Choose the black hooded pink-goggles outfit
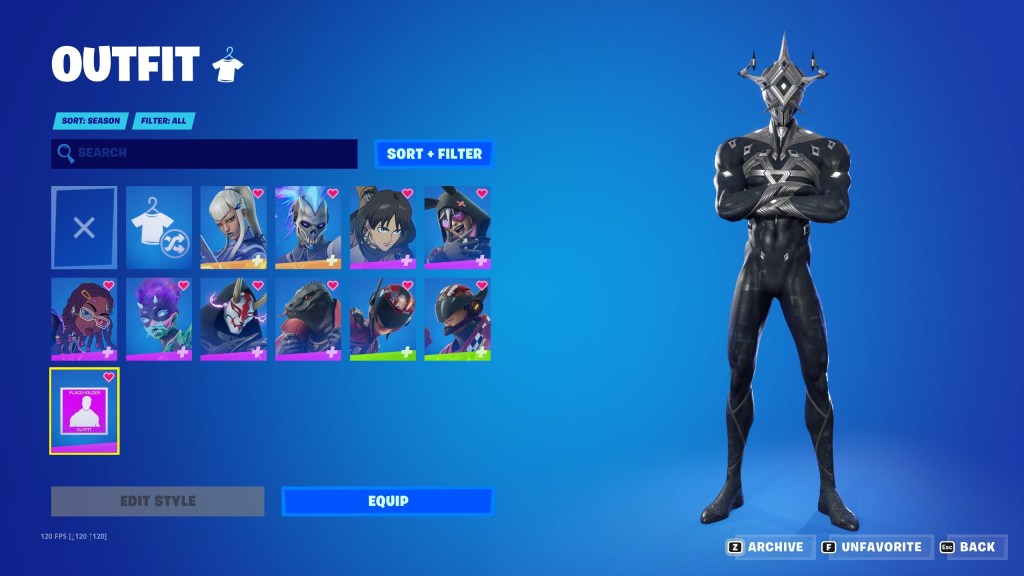The width and height of the screenshot is (1024, 576). (x=457, y=227)
